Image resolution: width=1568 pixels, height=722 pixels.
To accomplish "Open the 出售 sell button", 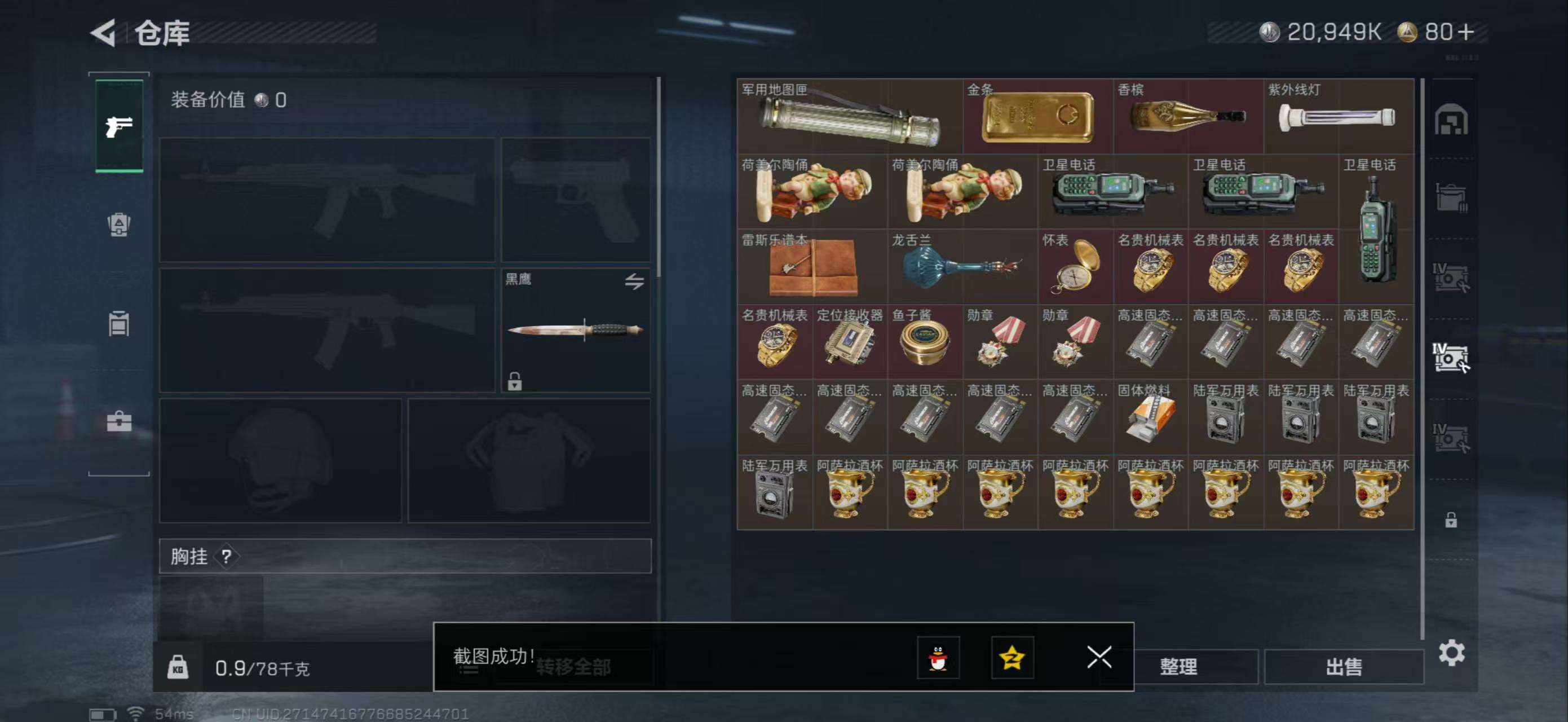I will [x=1344, y=667].
